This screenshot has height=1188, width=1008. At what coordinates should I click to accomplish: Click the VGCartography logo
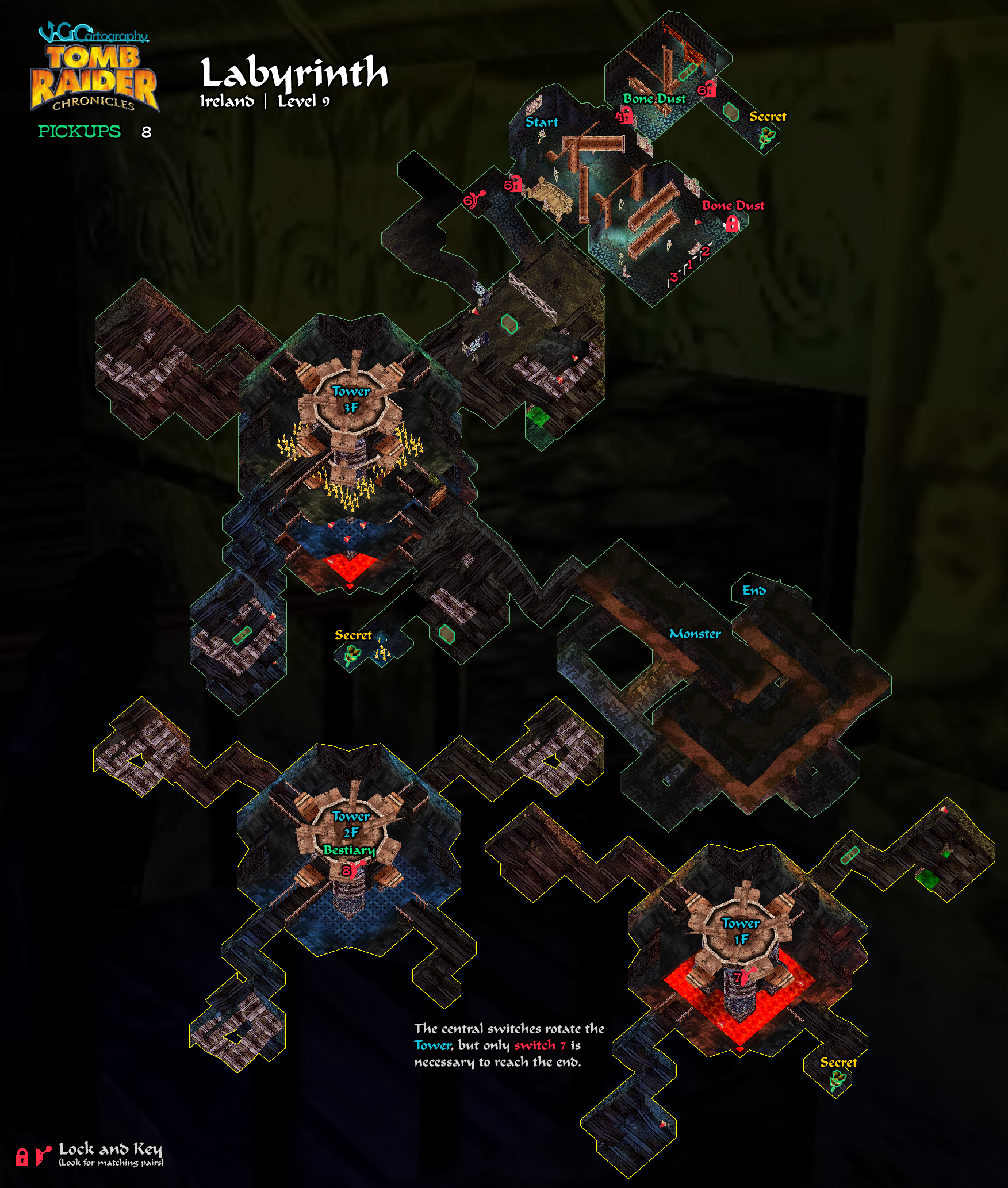click(93, 33)
